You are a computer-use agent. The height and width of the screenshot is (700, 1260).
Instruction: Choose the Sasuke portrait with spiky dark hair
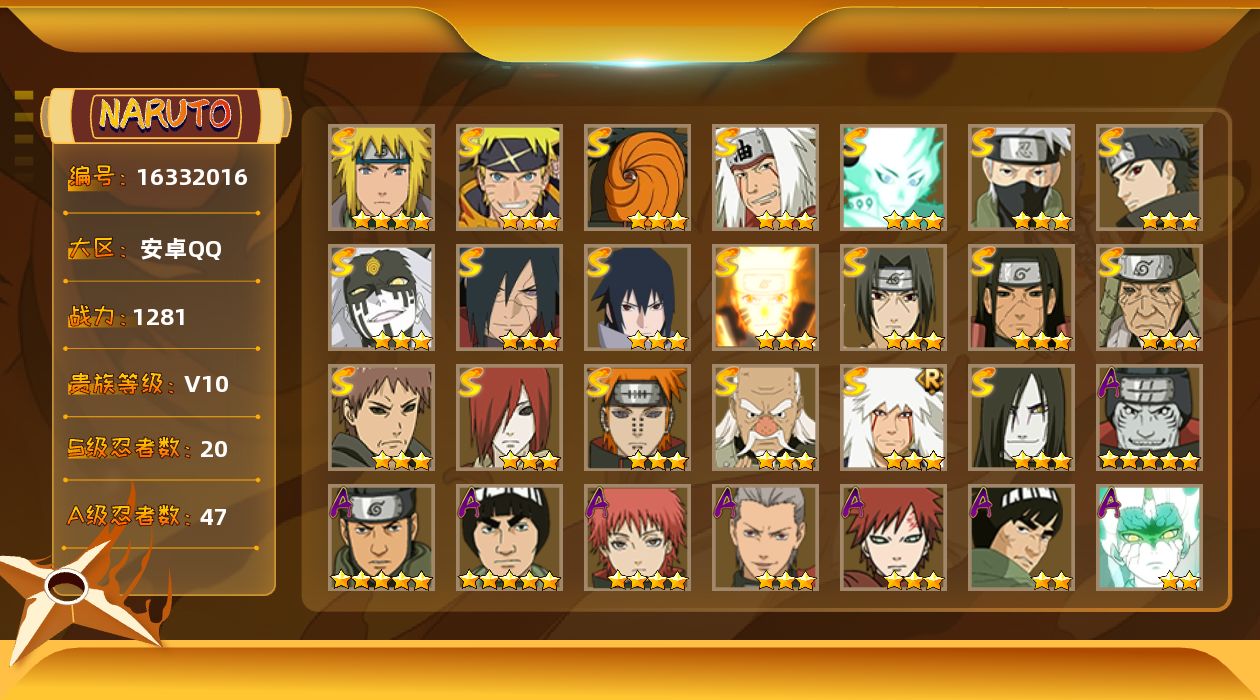[x=637, y=297]
